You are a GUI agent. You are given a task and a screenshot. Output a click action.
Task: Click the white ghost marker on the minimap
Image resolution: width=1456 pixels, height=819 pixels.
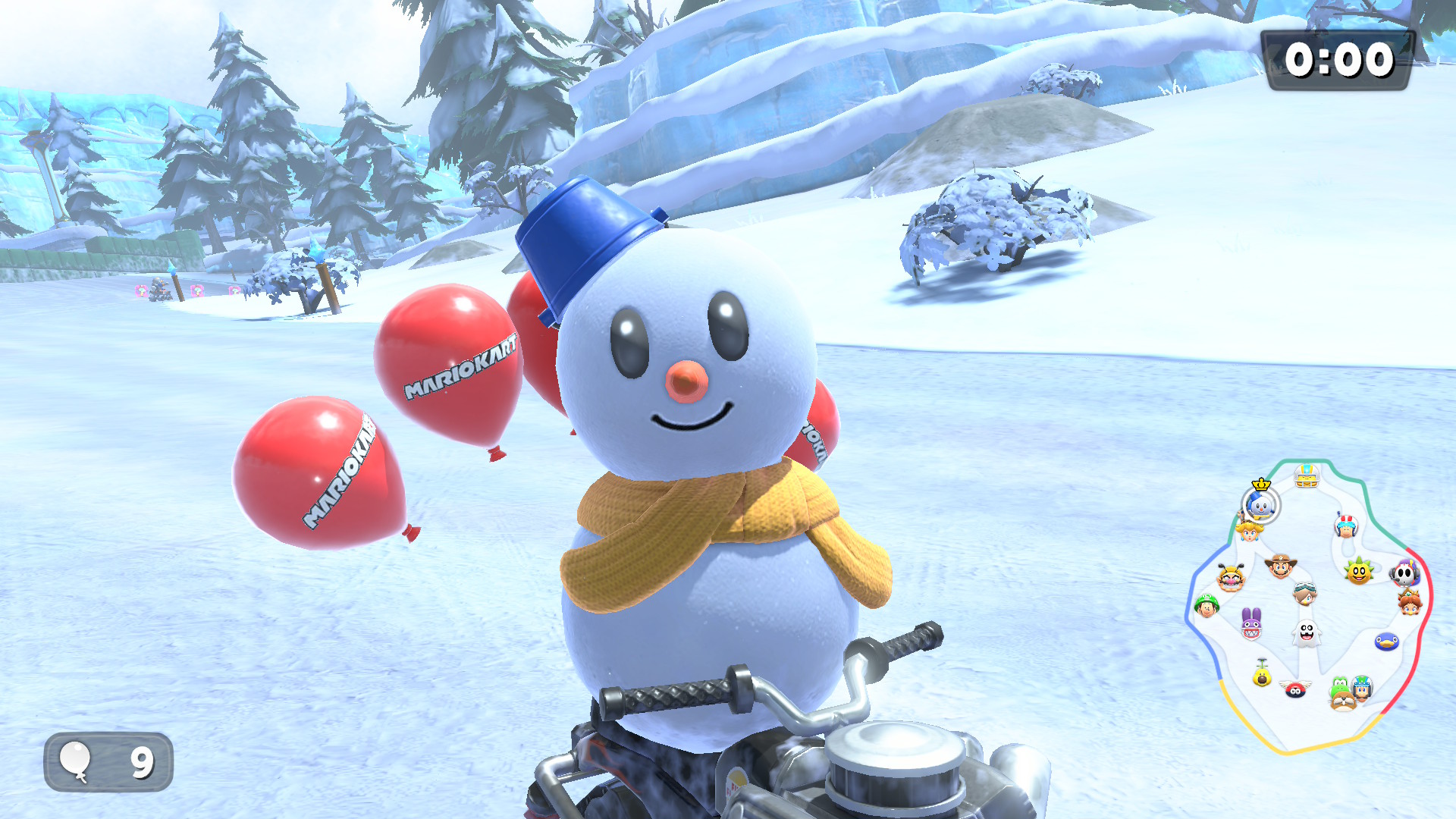click(x=1306, y=632)
